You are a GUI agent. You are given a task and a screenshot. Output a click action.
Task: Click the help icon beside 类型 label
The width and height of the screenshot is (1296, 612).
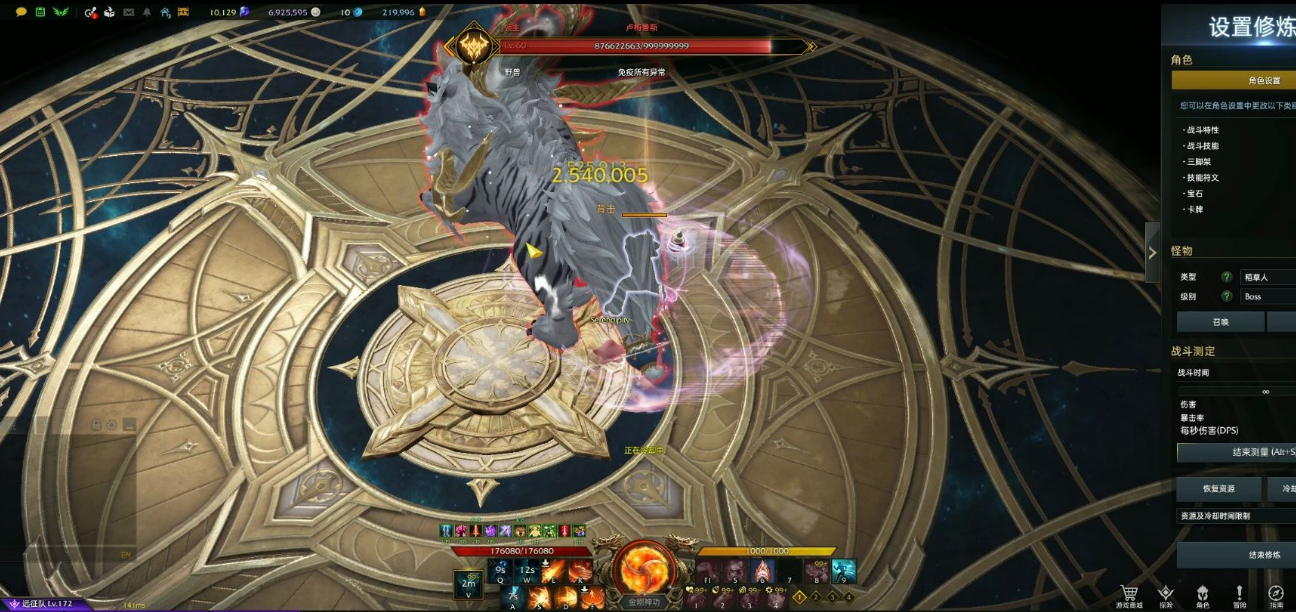coord(1226,277)
